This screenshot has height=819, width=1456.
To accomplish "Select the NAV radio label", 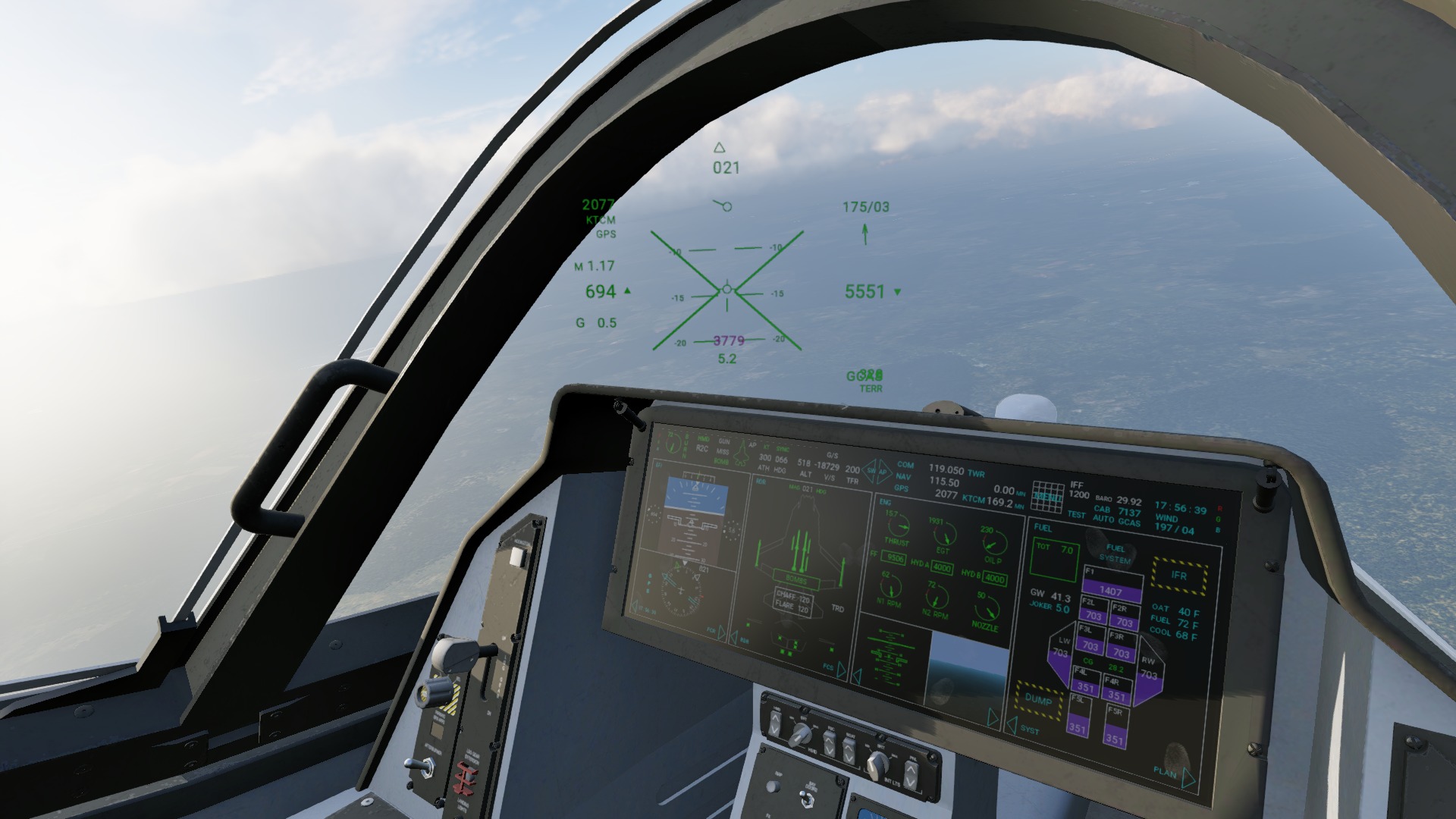I will pyautogui.click(x=902, y=477).
